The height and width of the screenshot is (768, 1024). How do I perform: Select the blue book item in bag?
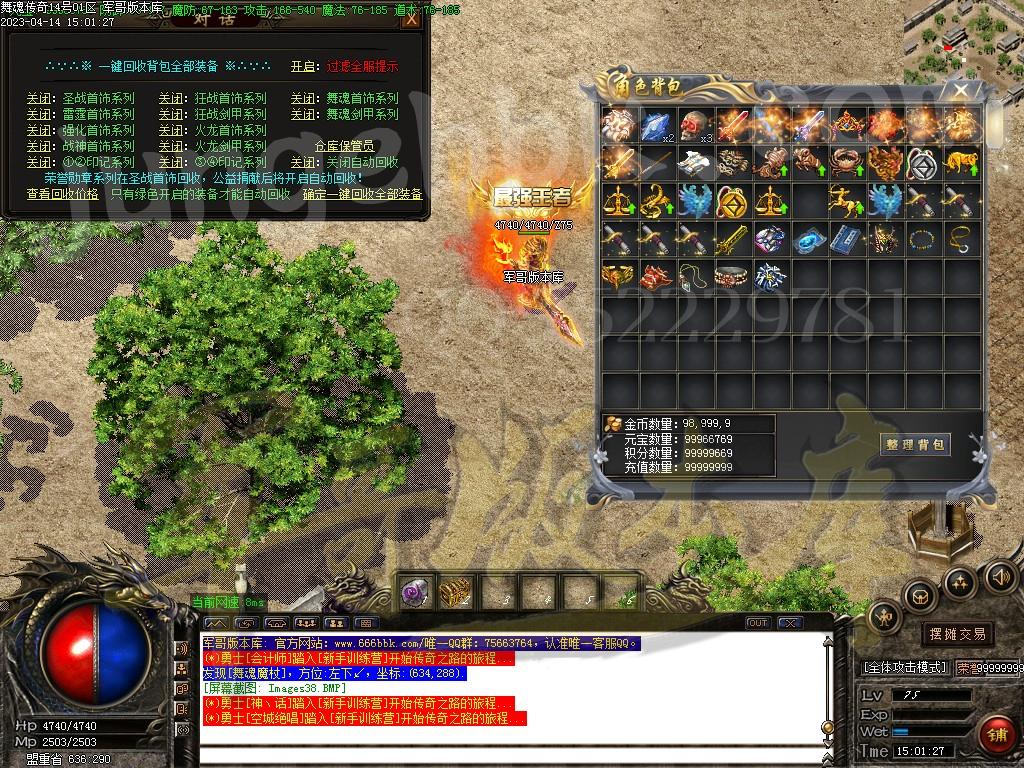[849, 240]
